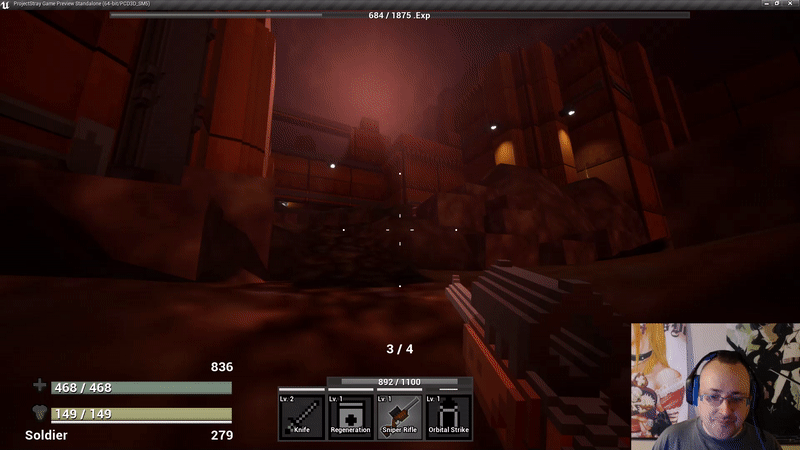Trigger the Orbital Strike ability

point(448,416)
